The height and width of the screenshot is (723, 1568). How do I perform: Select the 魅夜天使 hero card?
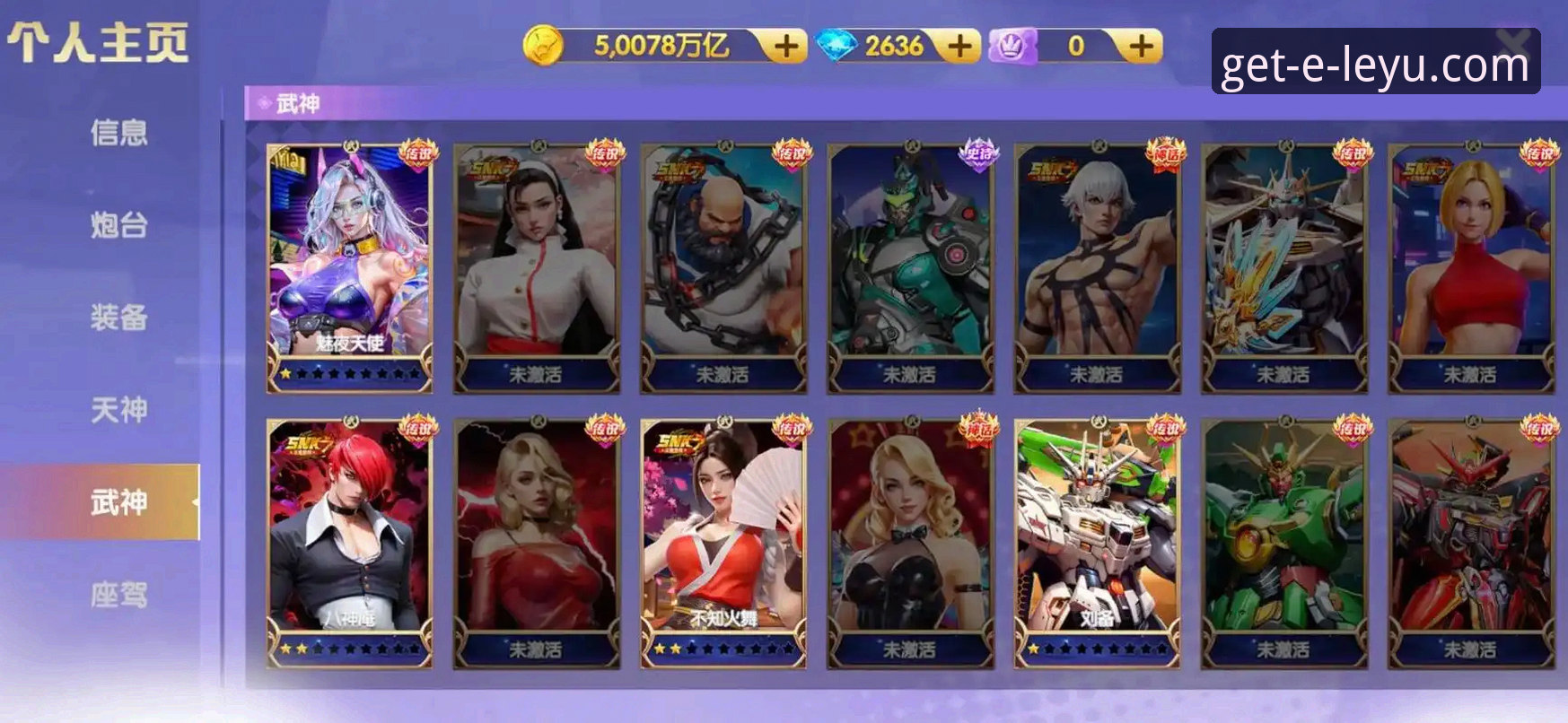click(x=350, y=266)
